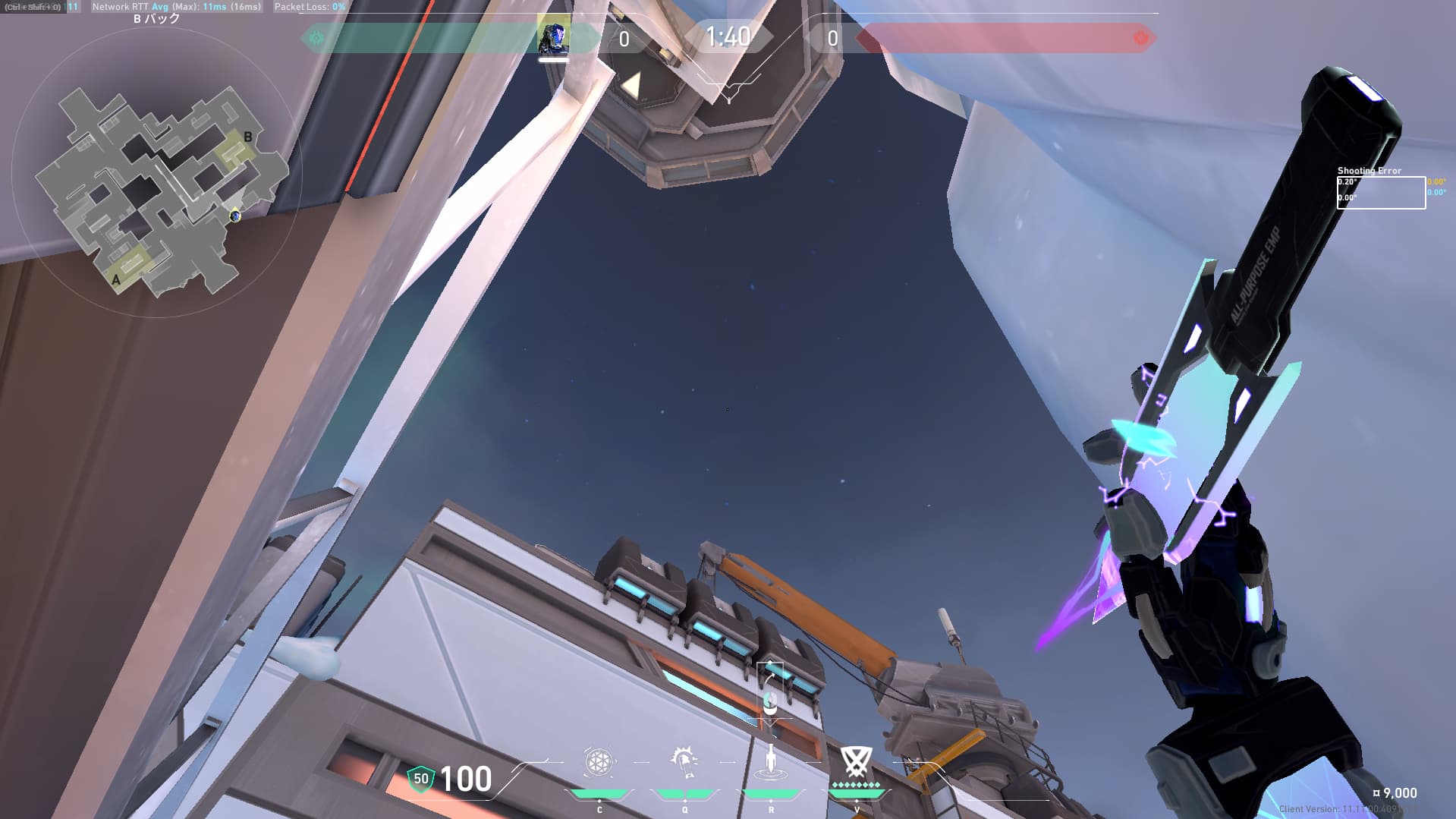Select the A site marker on minimap
This screenshot has width=1456, height=819.
click(x=116, y=279)
